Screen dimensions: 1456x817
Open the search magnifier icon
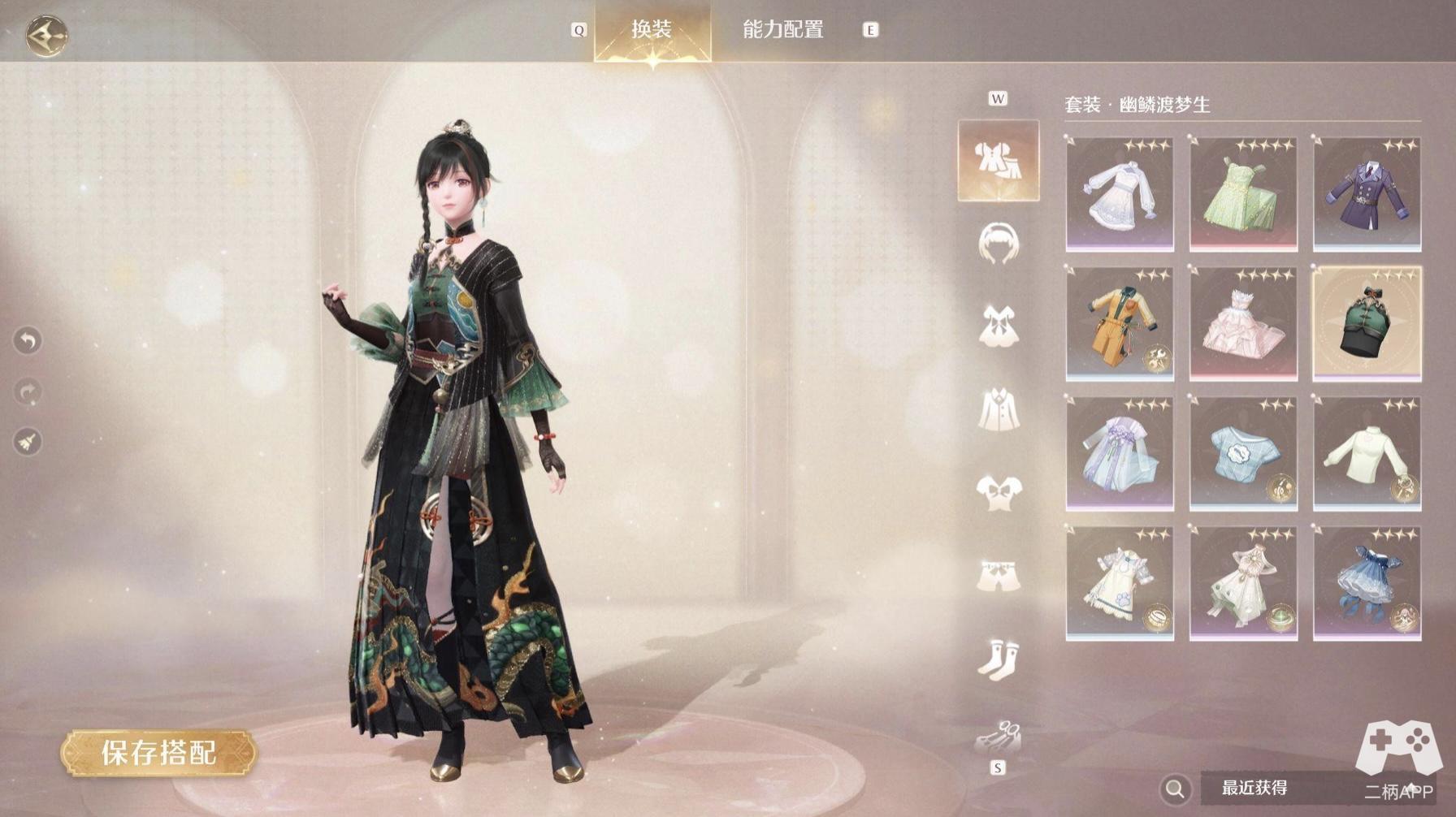pyautogui.click(x=1175, y=788)
